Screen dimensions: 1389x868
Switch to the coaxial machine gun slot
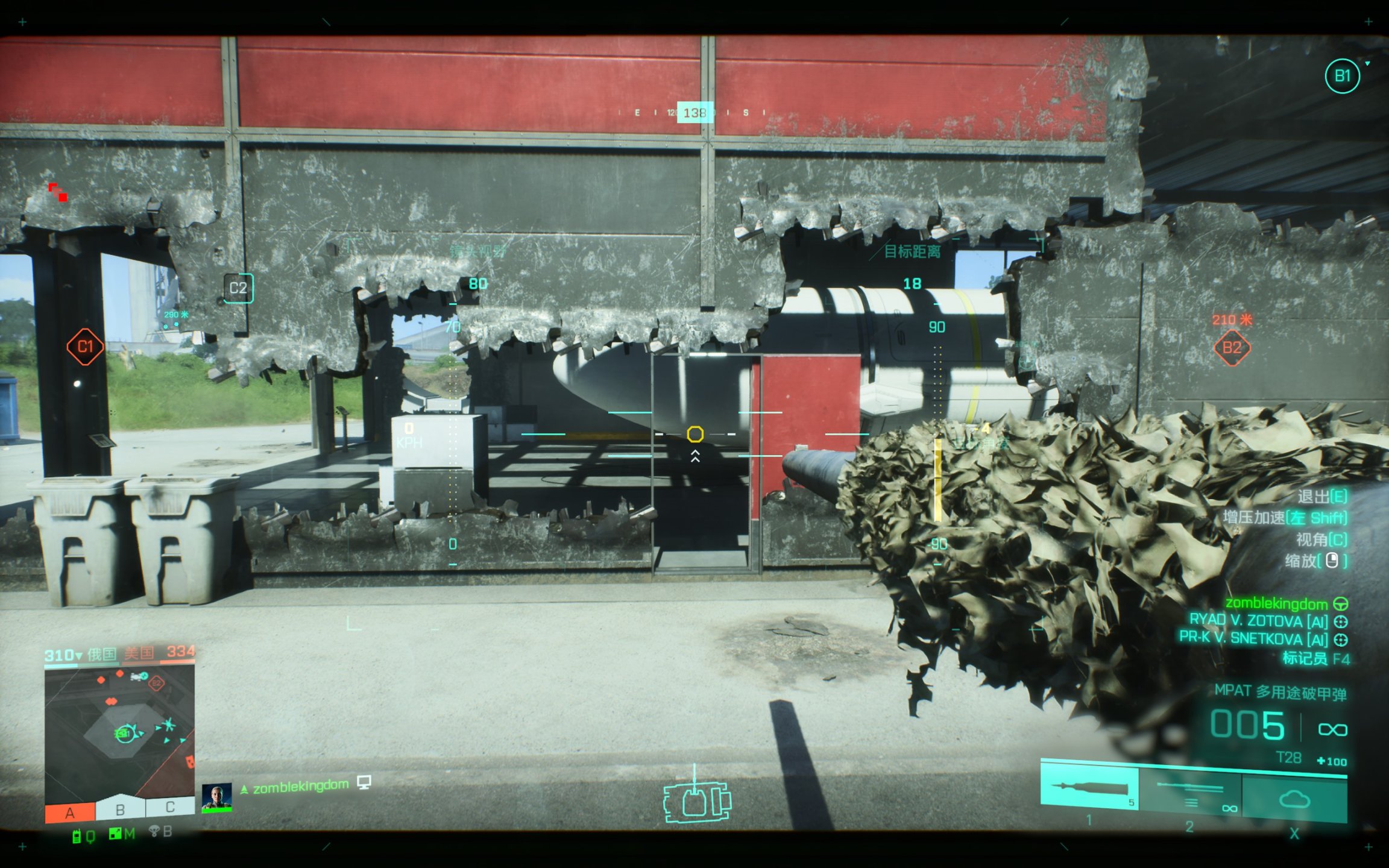(1191, 792)
